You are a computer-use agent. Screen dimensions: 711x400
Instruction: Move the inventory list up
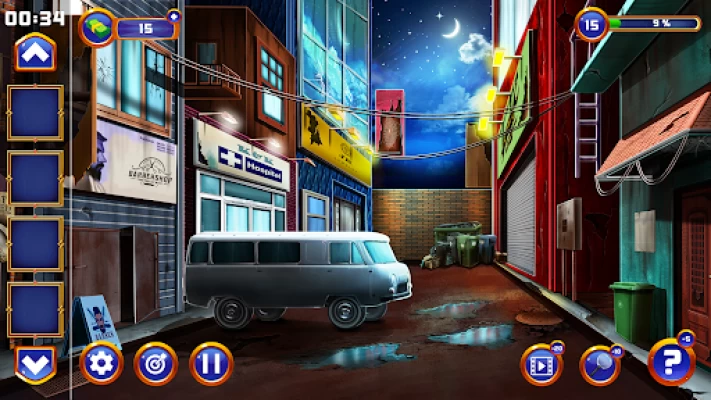pyautogui.click(x=35, y=52)
